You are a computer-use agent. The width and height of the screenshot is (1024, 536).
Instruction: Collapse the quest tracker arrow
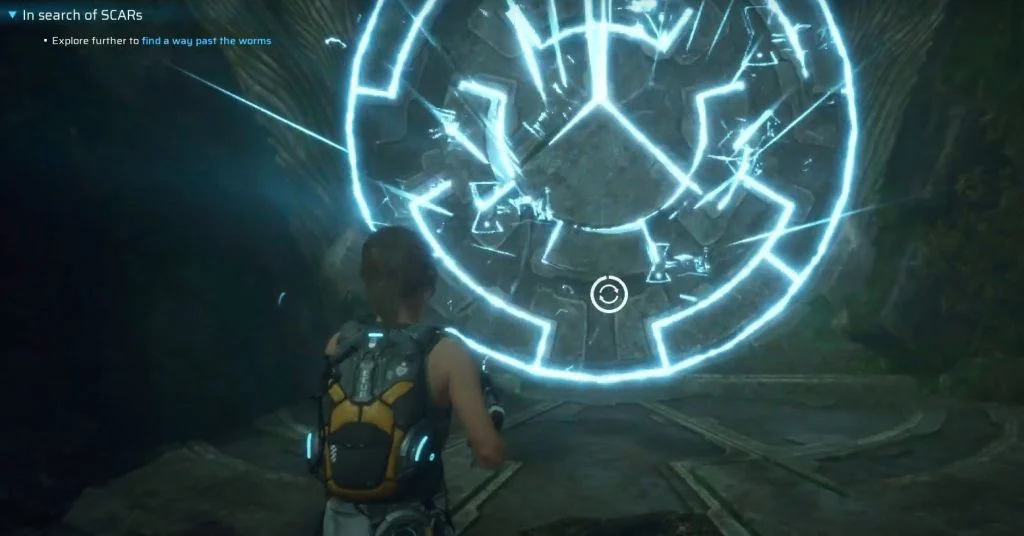(x=12, y=15)
